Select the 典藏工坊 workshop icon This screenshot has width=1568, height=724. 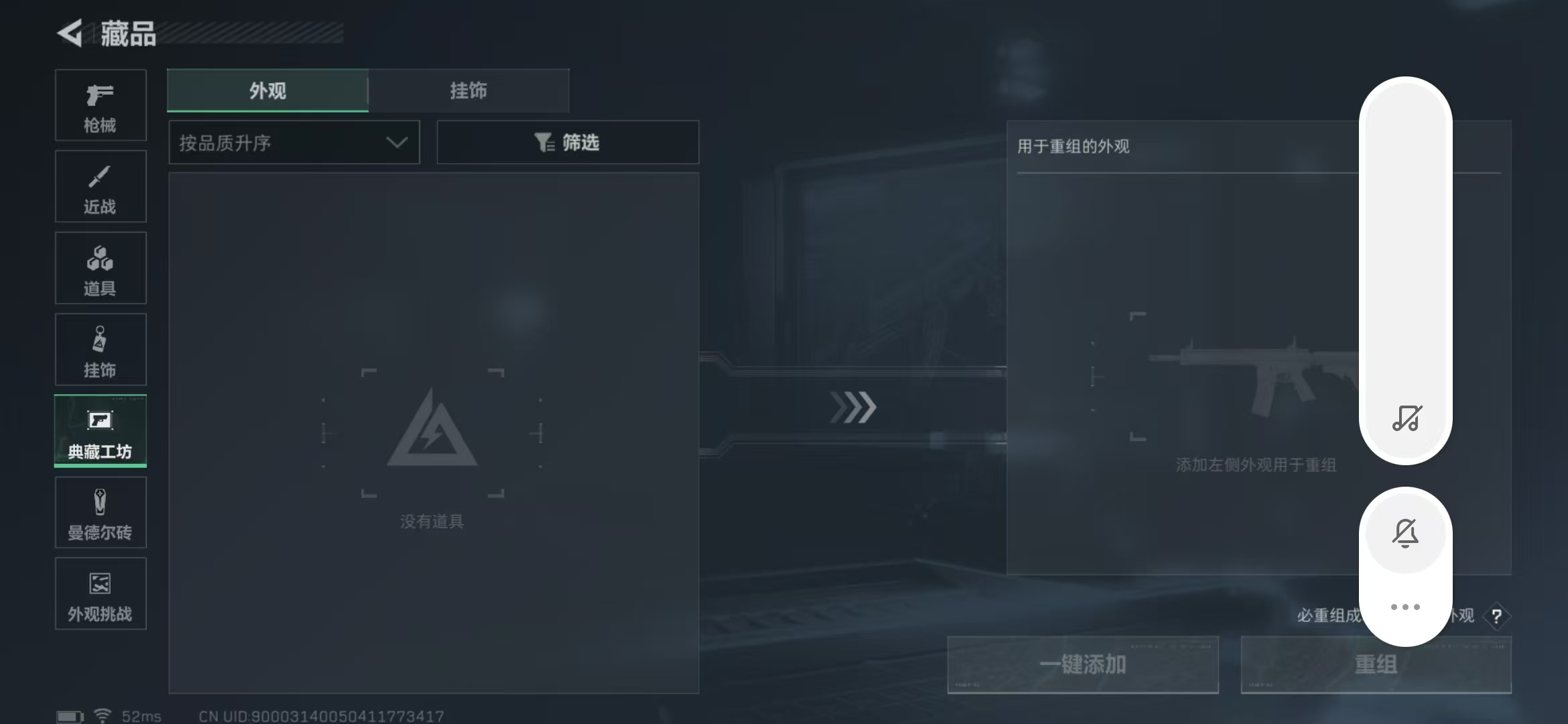(x=100, y=431)
